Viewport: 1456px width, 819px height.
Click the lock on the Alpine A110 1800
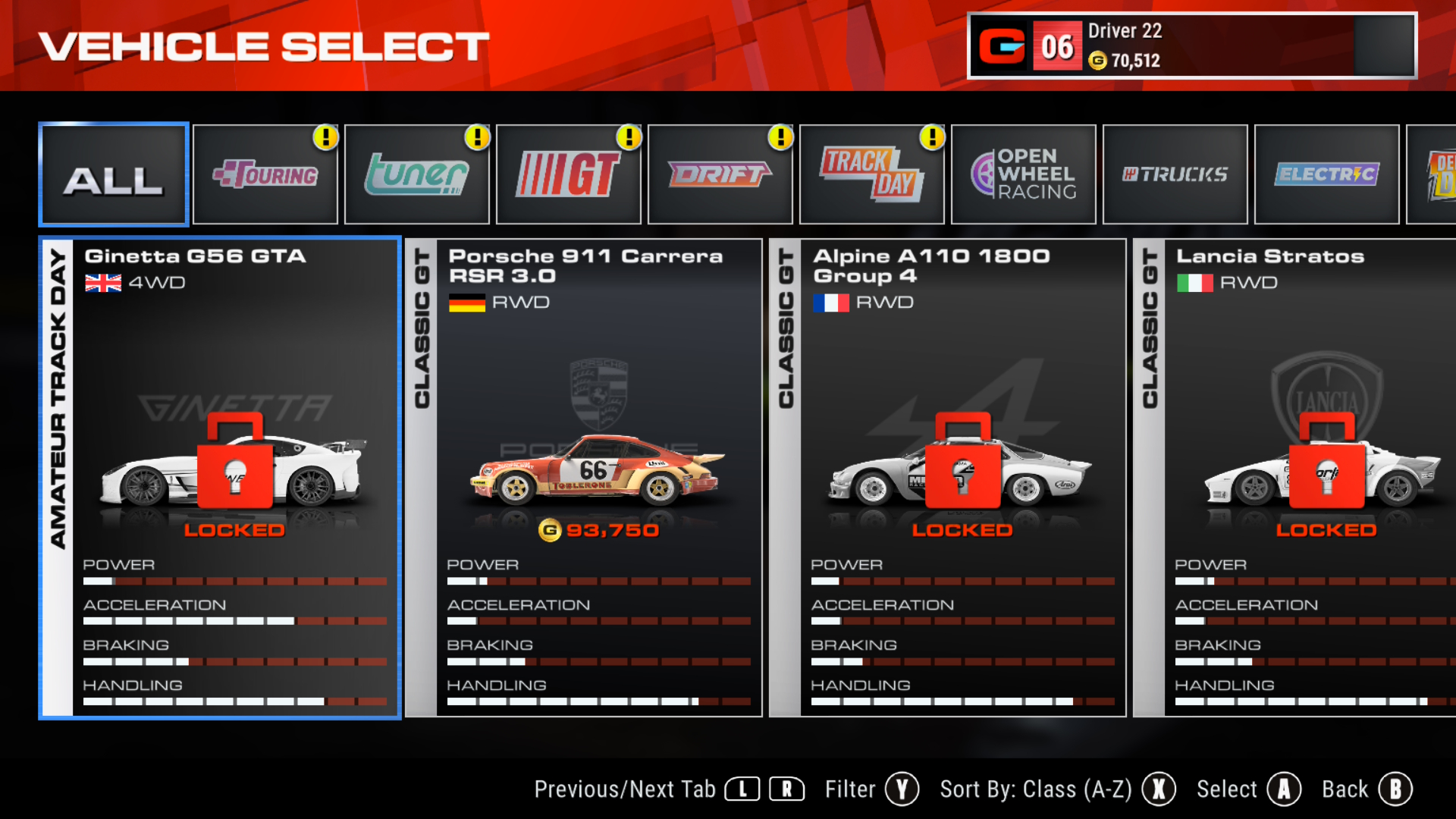pyautogui.click(x=962, y=469)
